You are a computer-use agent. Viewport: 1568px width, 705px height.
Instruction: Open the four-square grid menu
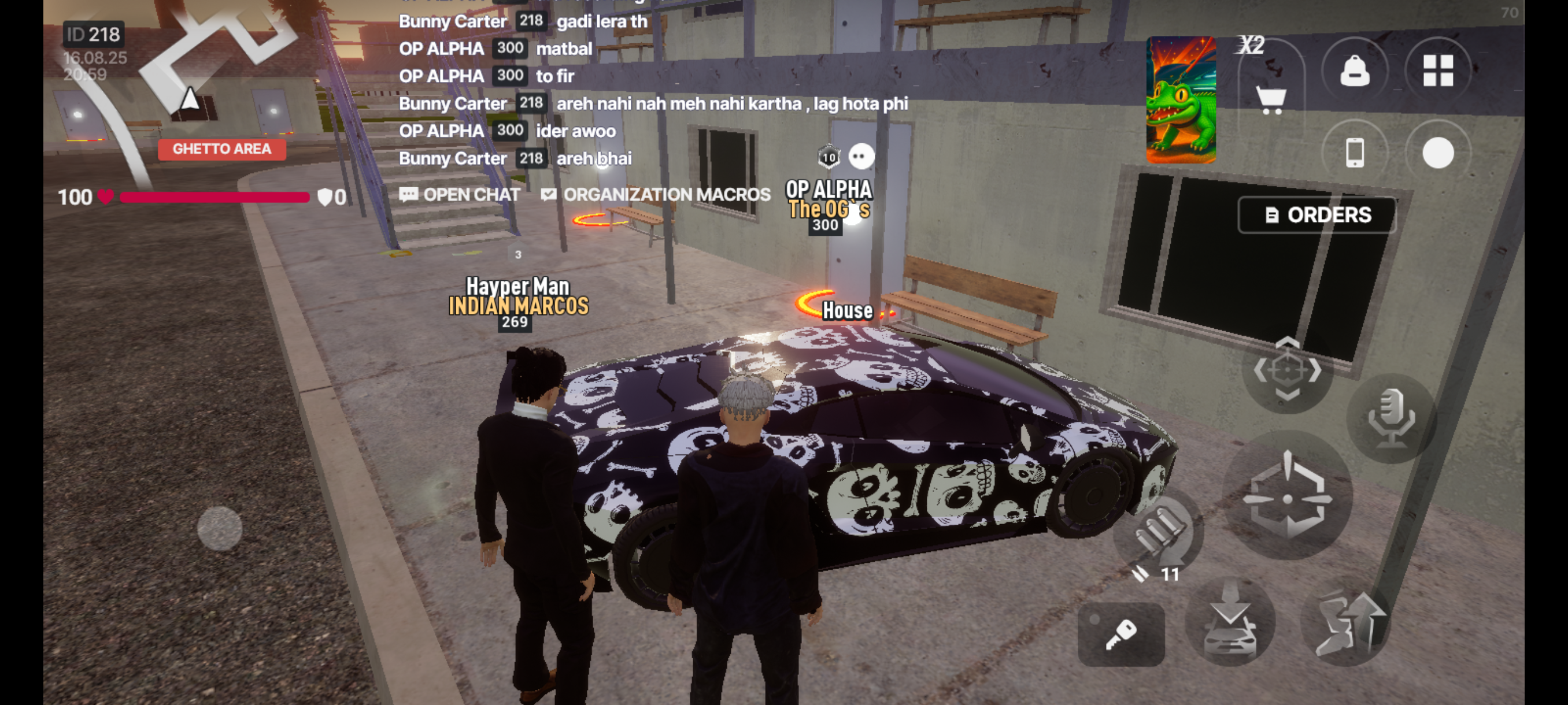coord(1438,71)
